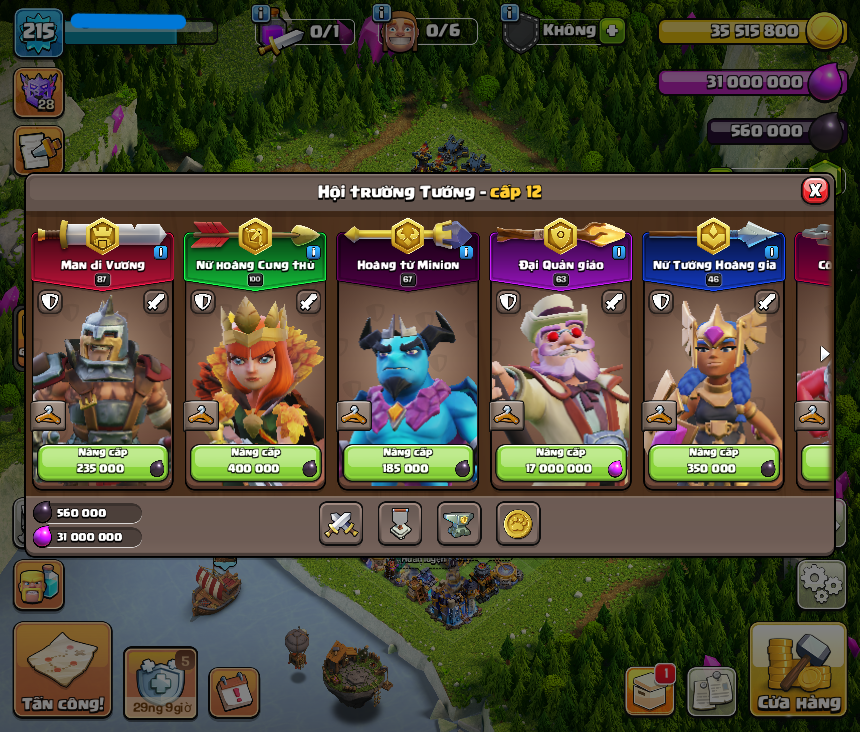Open the gear settings button

coord(820,585)
